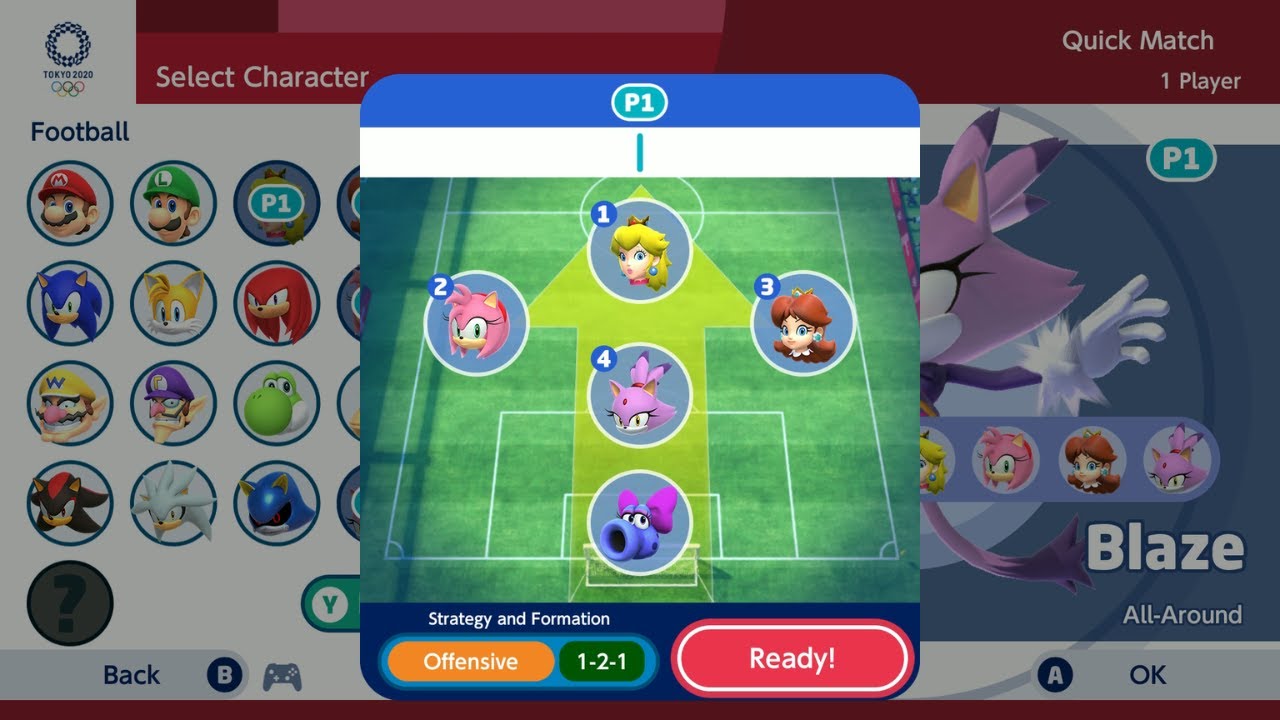Select Amy in formation position 2
The width and height of the screenshot is (1280, 720).
(x=477, y=323)
